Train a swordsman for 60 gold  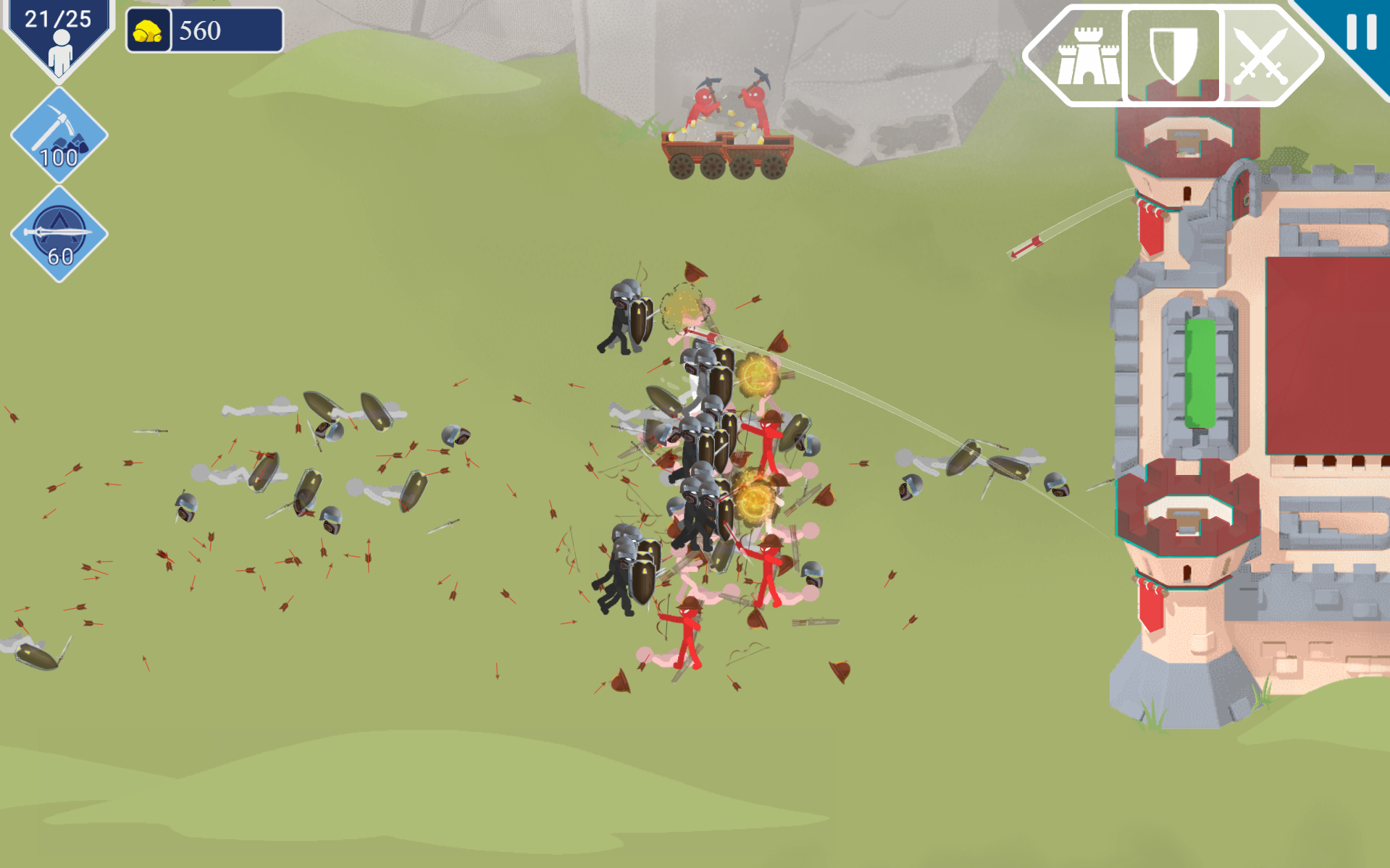pos(59,234)
